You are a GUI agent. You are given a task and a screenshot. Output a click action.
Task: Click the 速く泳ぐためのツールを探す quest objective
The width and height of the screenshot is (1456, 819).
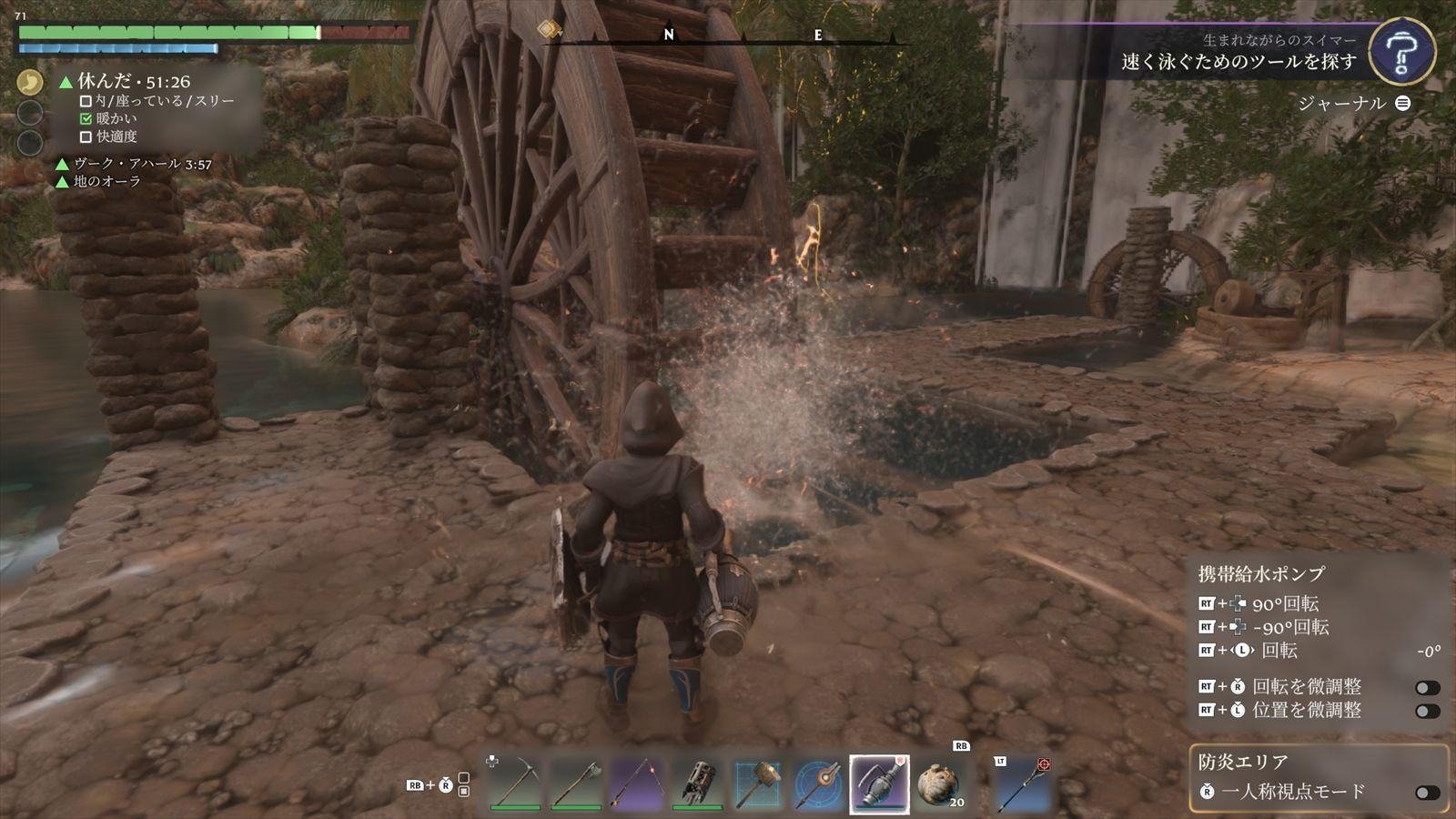[1239, 62]
